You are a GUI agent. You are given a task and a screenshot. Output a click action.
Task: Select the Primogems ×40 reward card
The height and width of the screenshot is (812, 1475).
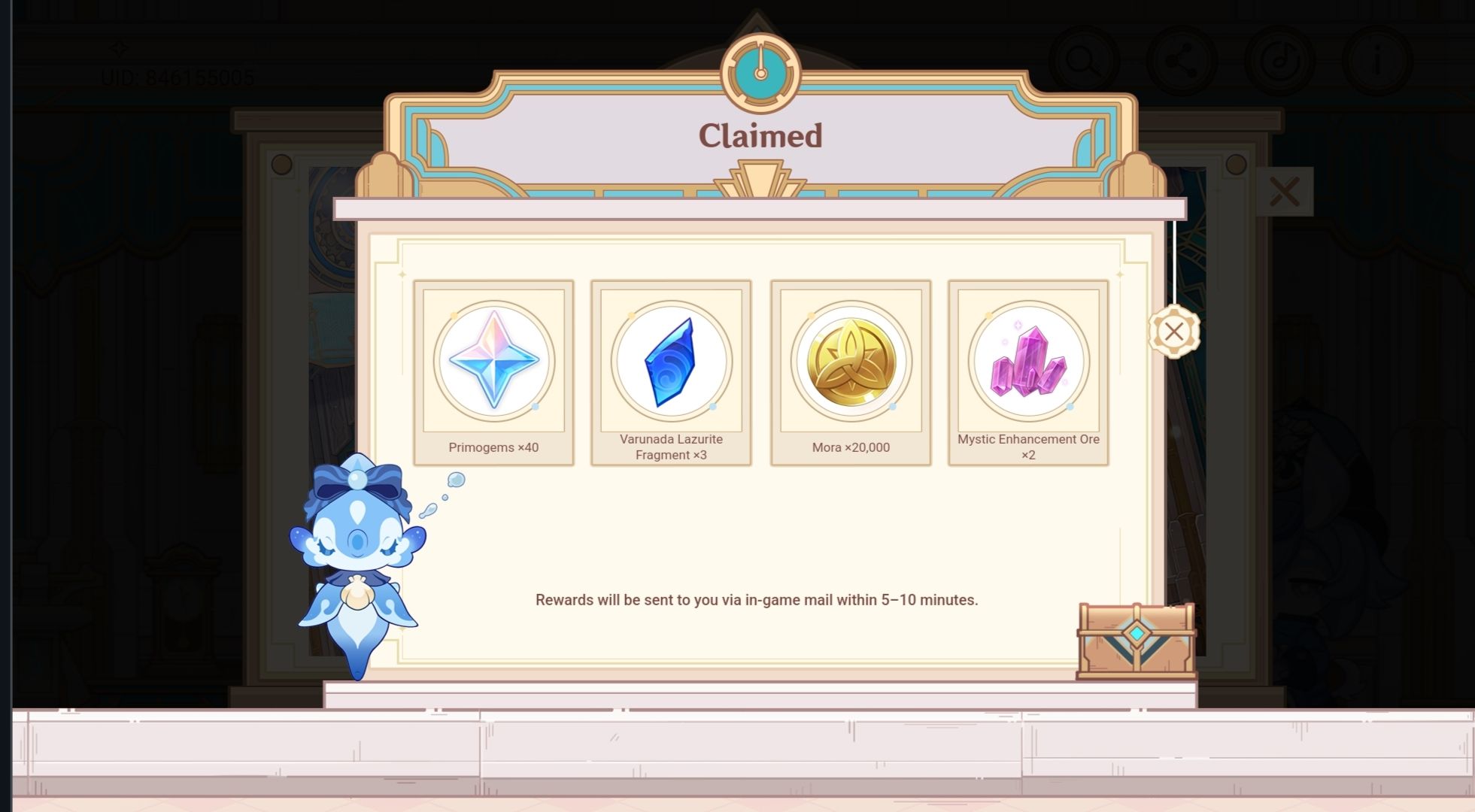click(x=494, y=372)
